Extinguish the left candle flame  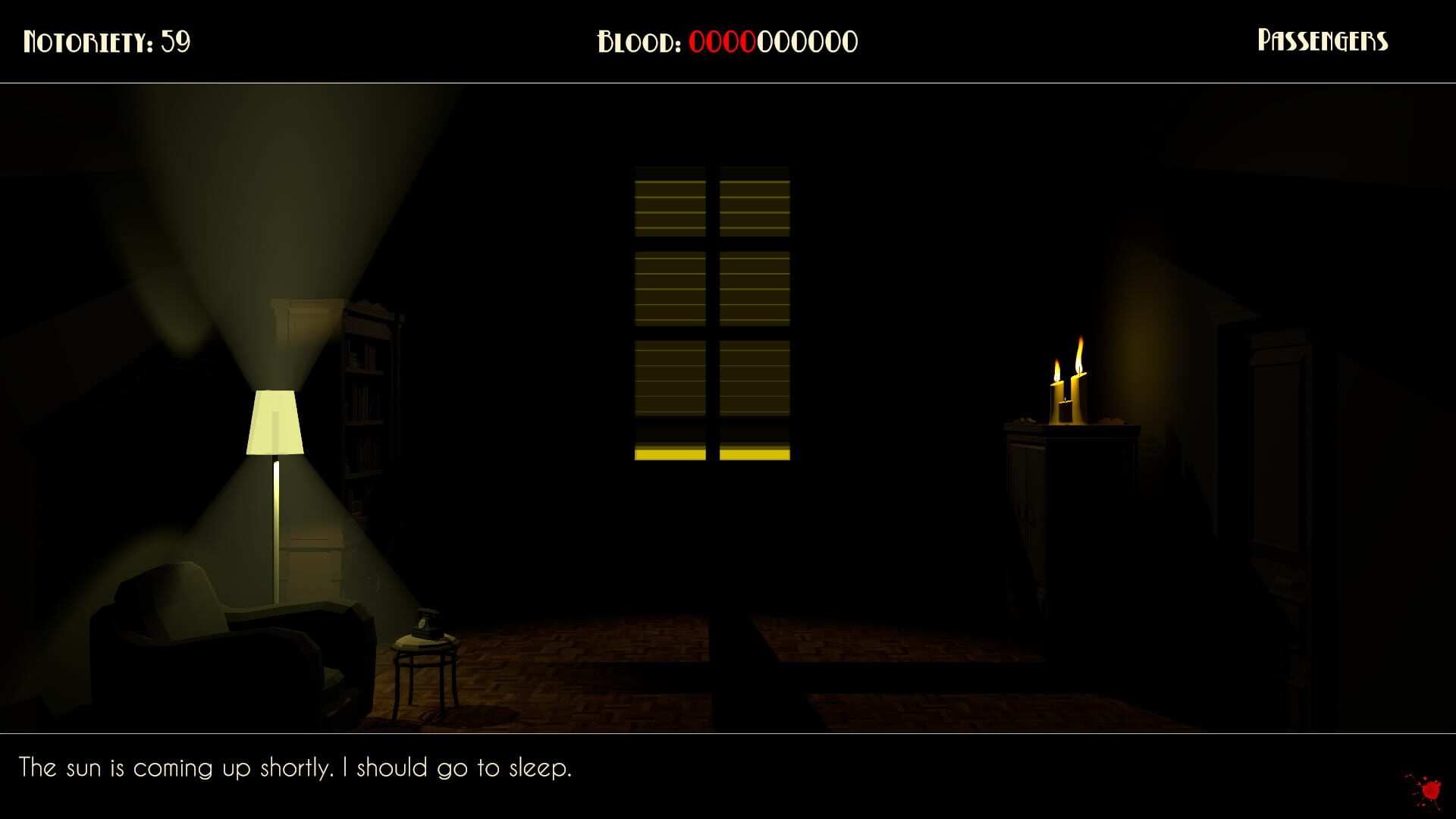point(1056,372)
